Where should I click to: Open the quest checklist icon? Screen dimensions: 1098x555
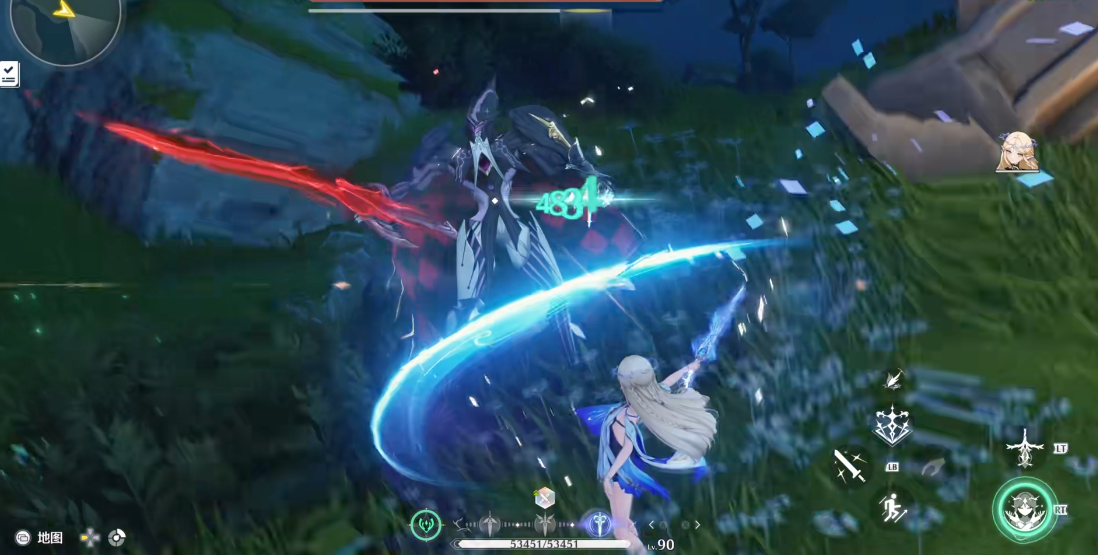pyautogui.click(x=9, y=73)
